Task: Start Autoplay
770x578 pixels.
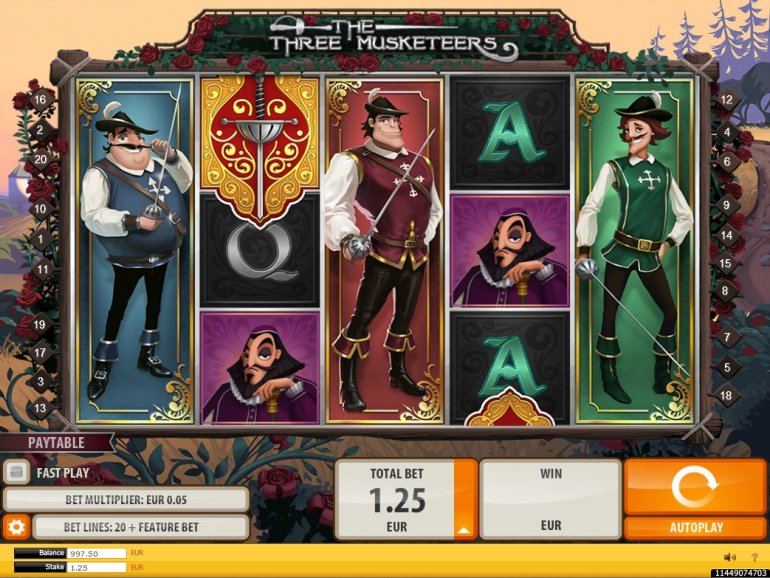Action: coord(694,527)
